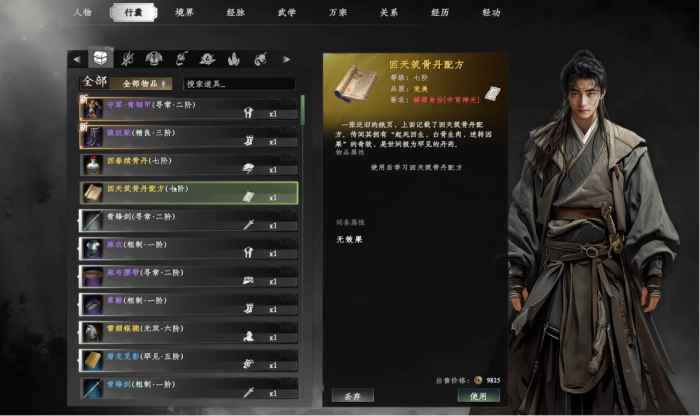
Task: Show the 关系 relationships tab
Action: 388,12
